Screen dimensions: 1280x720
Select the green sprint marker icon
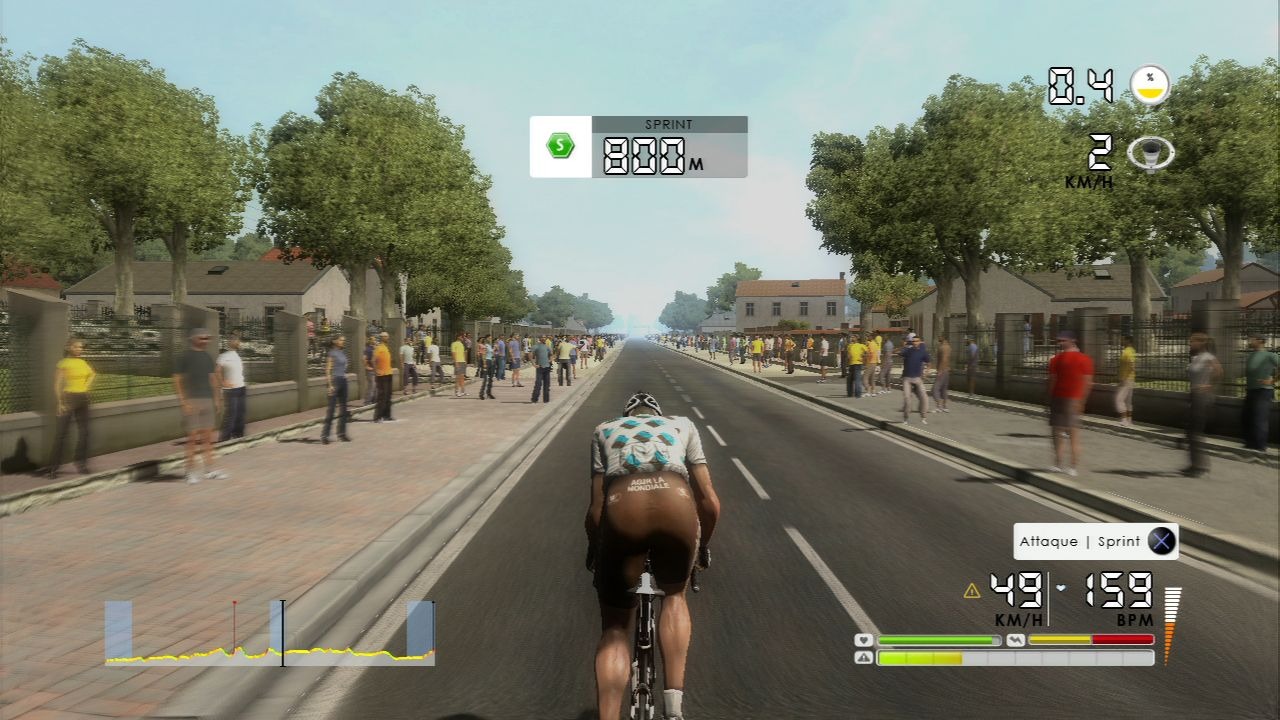click(560, 146)
